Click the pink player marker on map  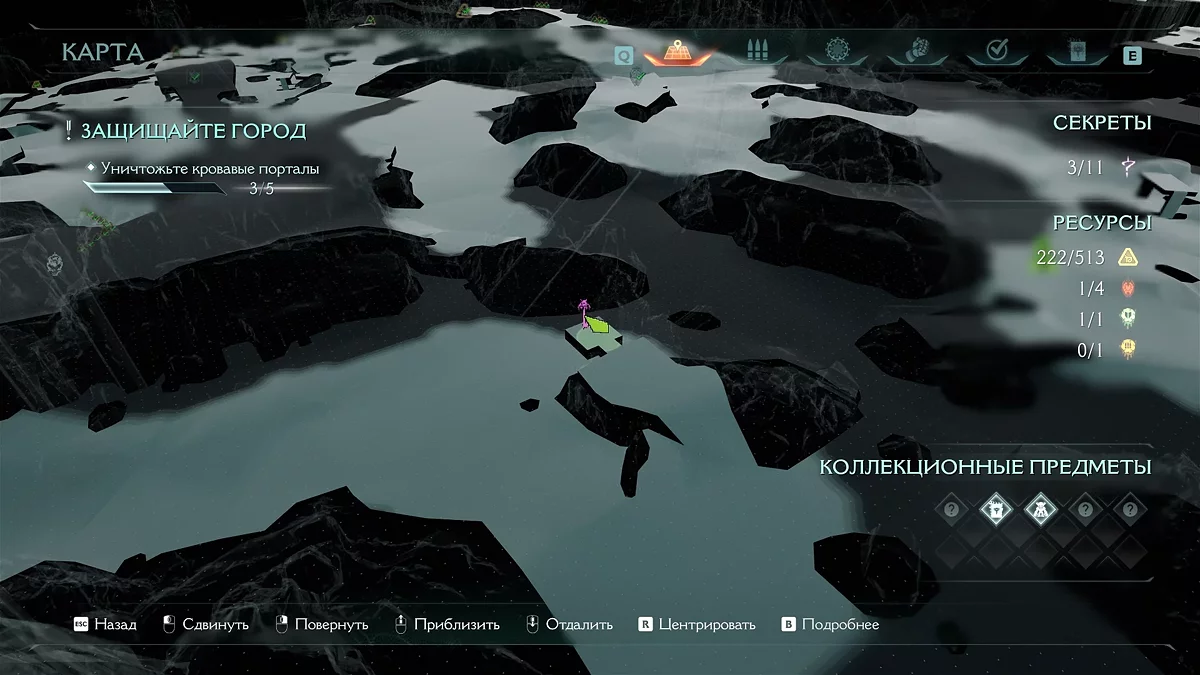tap(583, 309)
